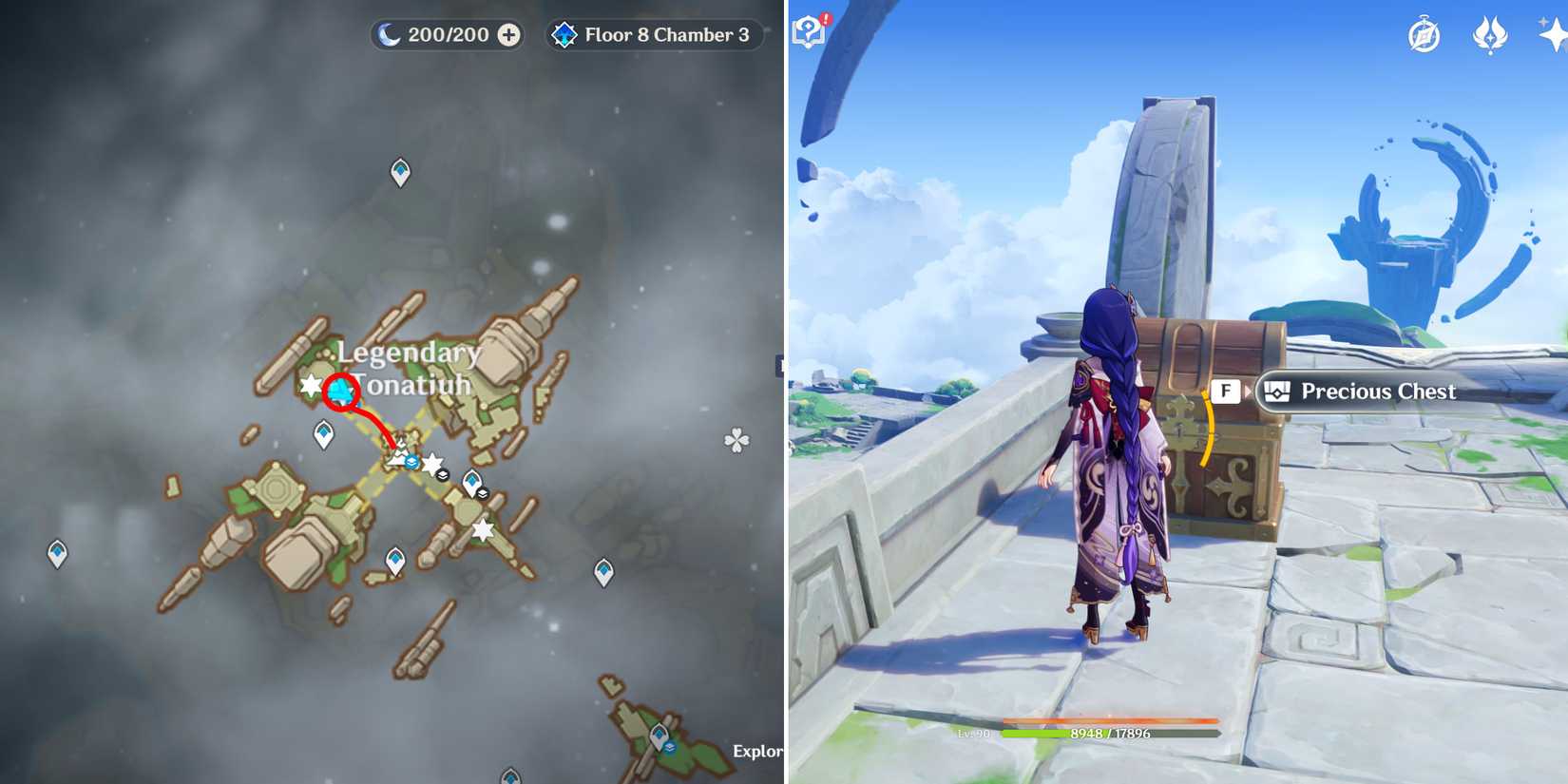Select the glider wings icon top right
Screen dimensions: 1568x784
pos(1493,36)
